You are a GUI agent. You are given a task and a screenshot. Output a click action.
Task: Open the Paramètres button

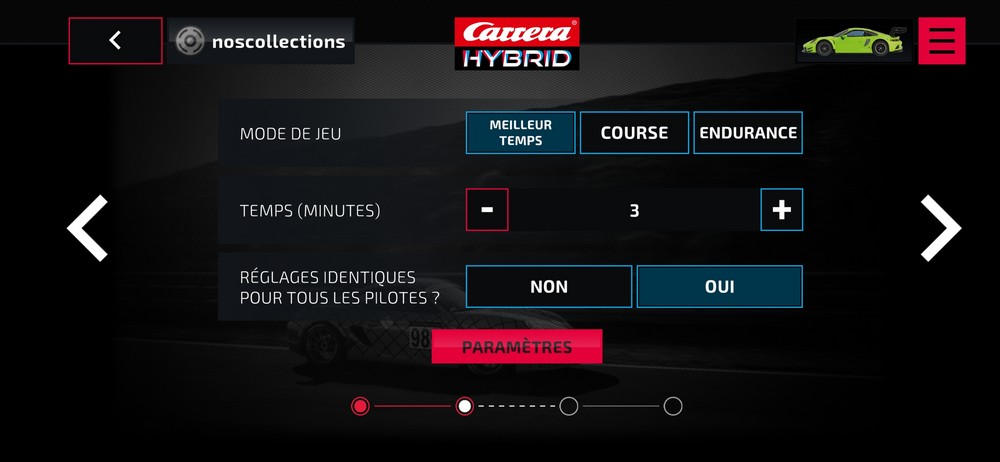[517, 347]
